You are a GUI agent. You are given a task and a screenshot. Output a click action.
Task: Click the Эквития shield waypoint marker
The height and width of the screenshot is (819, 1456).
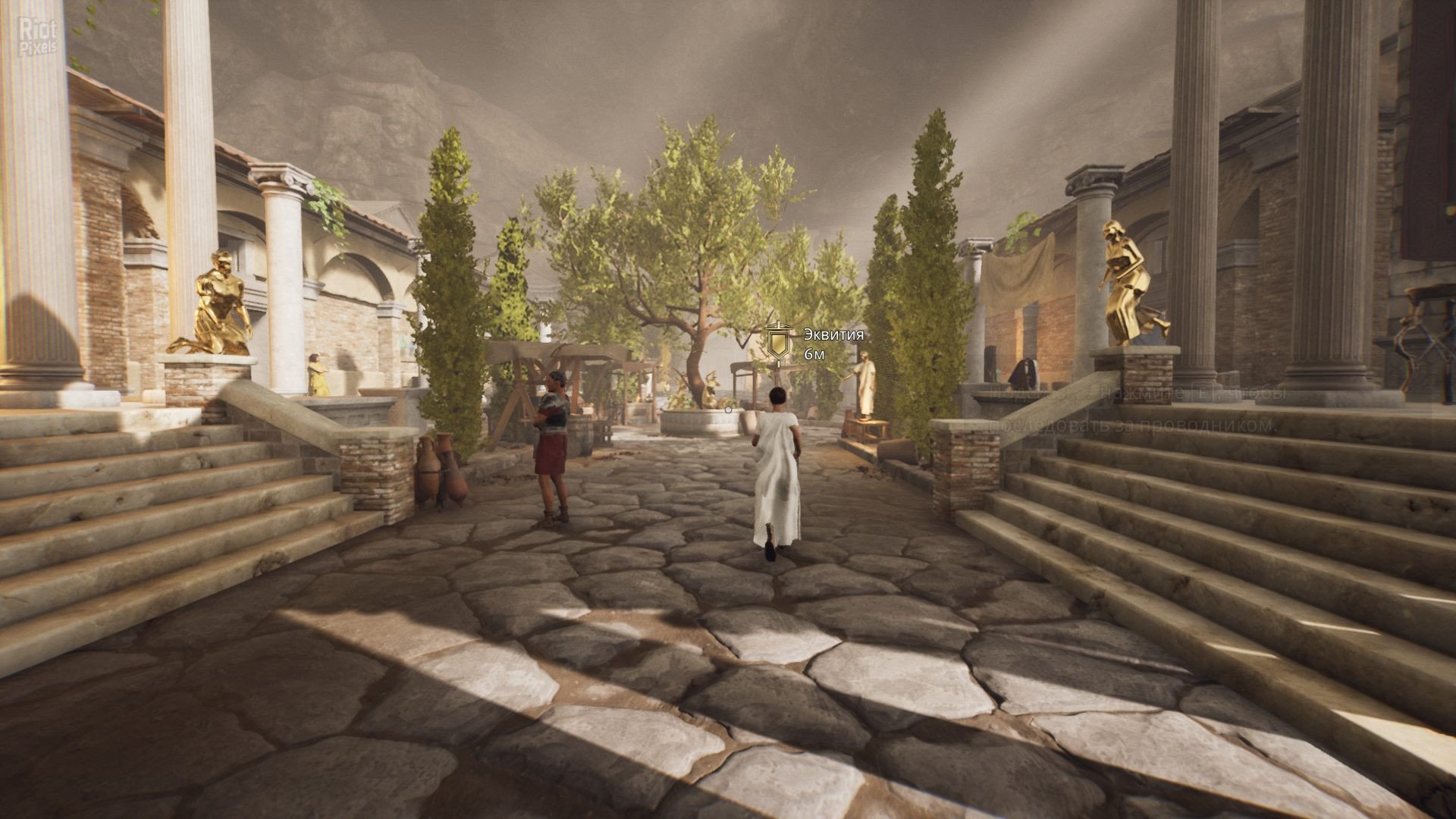(778, 342)
